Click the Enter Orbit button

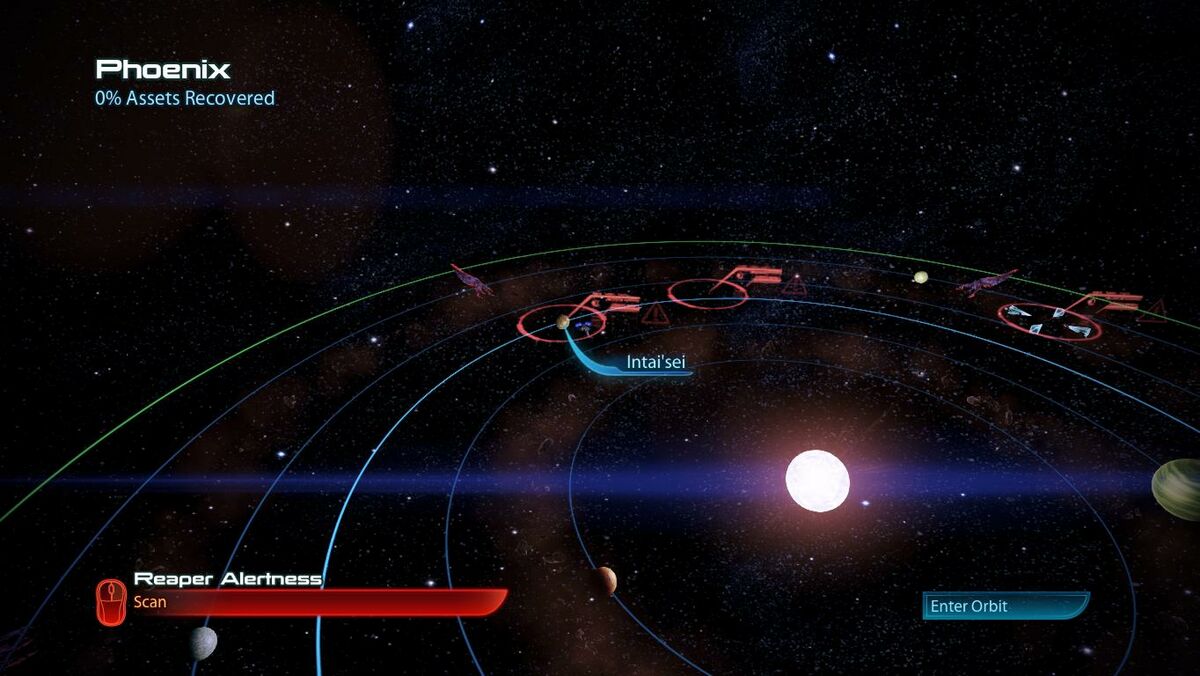click(x=1003, y=606)
